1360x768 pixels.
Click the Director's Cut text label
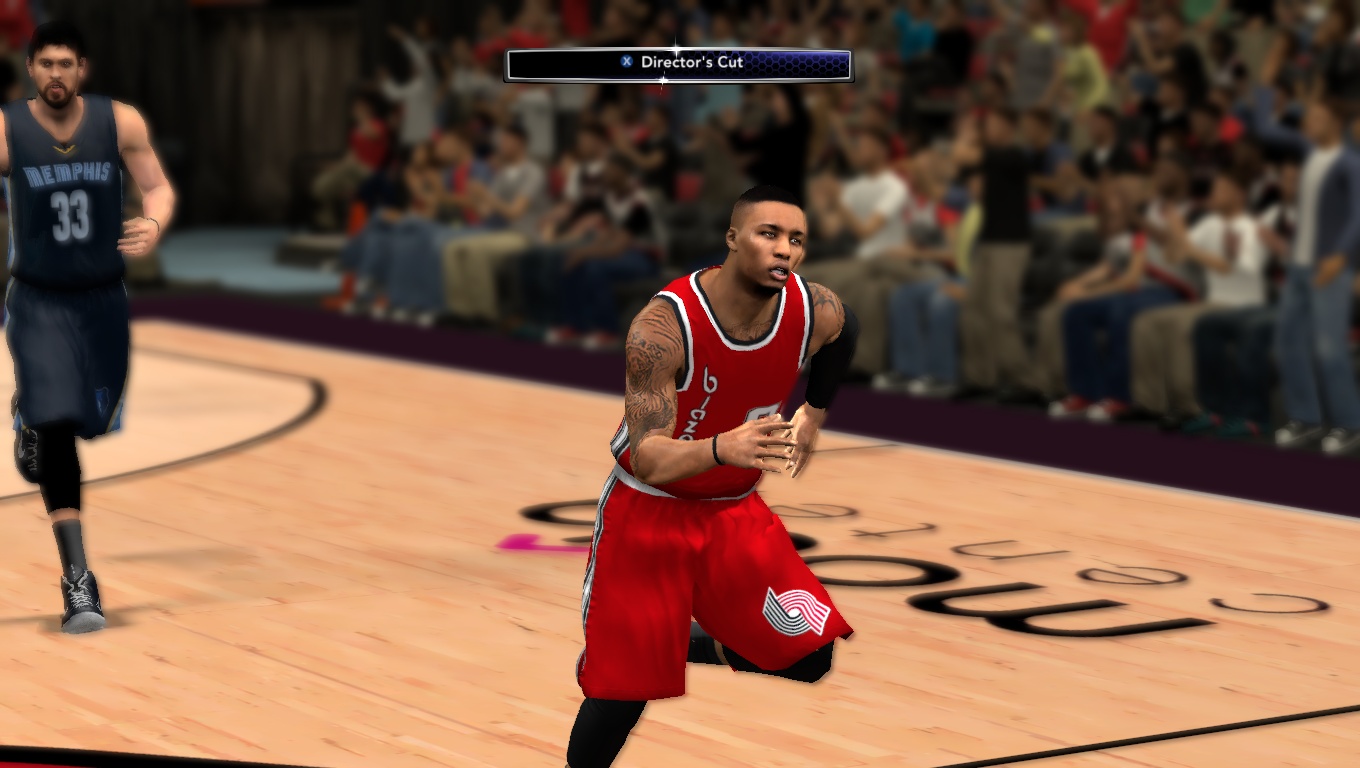pos(692,60)
